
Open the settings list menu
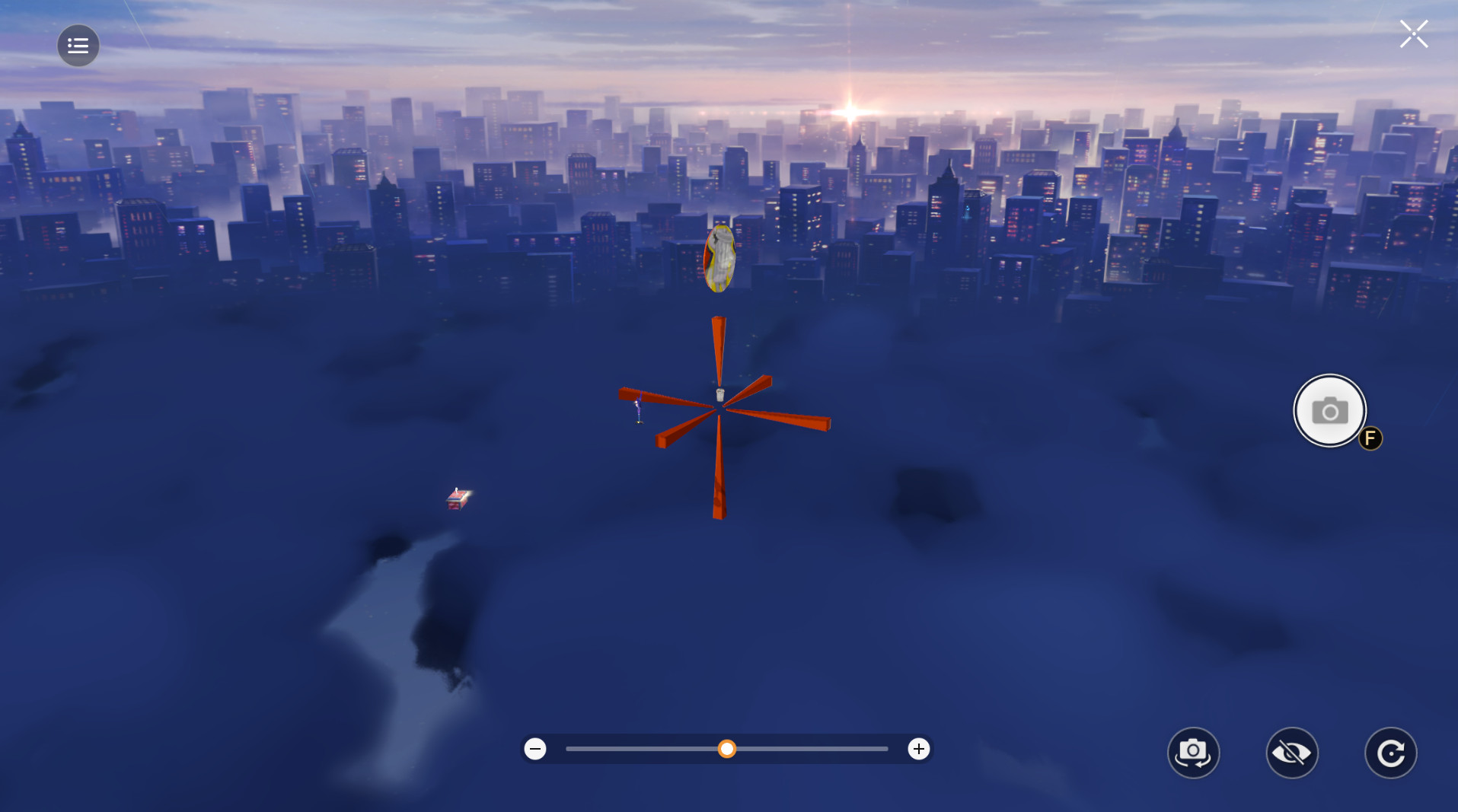pos(78,45)
